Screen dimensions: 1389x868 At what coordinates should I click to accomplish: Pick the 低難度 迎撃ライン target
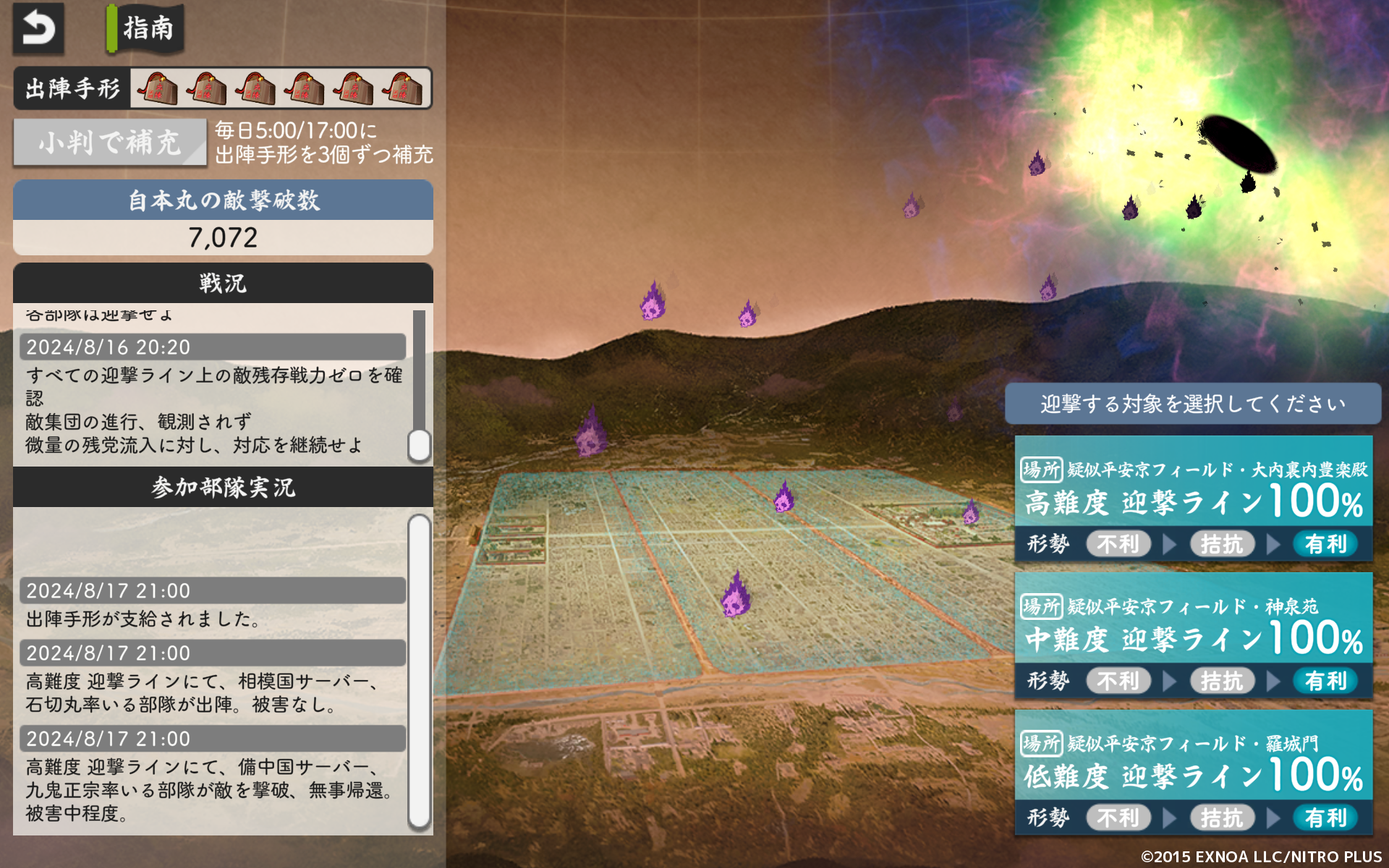[x=1193, y=772]
